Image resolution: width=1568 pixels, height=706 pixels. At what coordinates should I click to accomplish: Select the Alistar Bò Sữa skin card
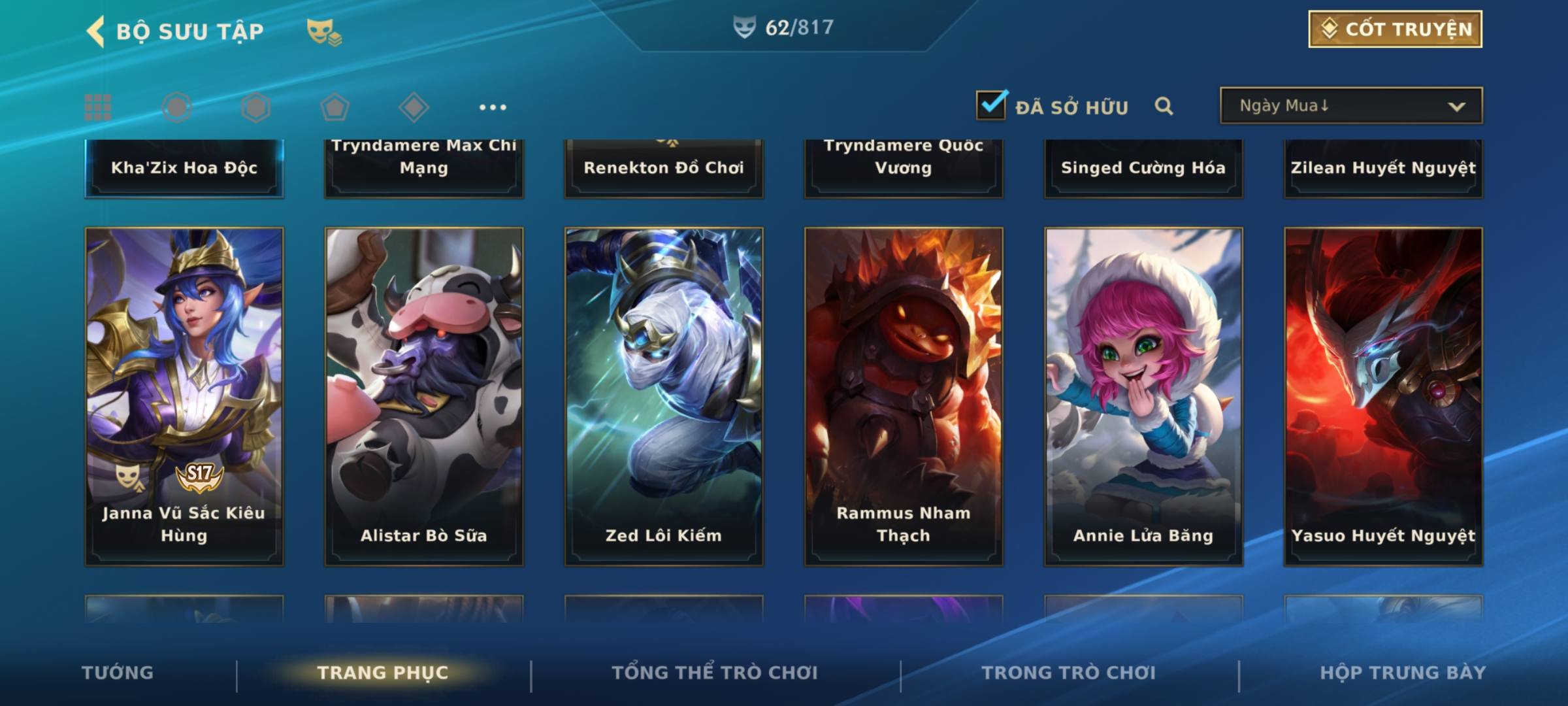[x=424, y=396]
